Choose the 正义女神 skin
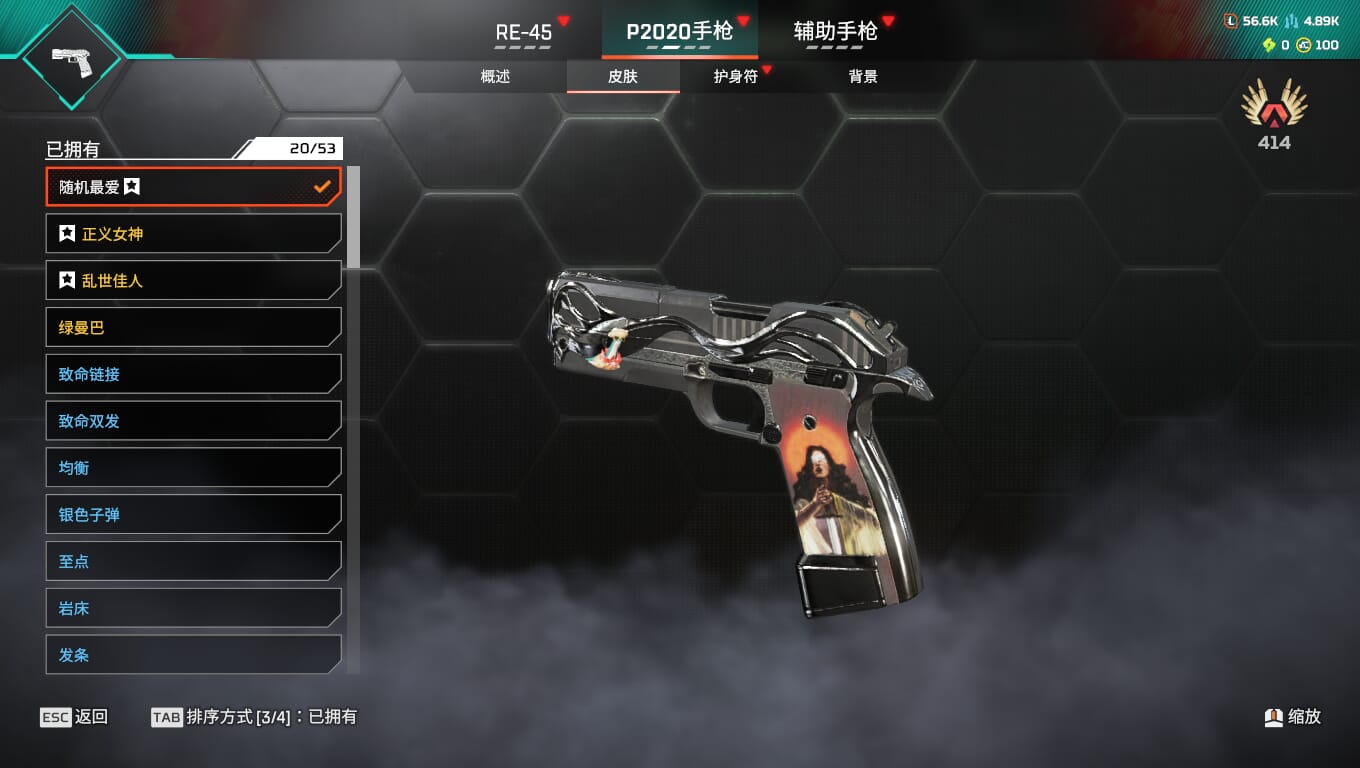1360x768 pixels. click(x=193, y=234)
